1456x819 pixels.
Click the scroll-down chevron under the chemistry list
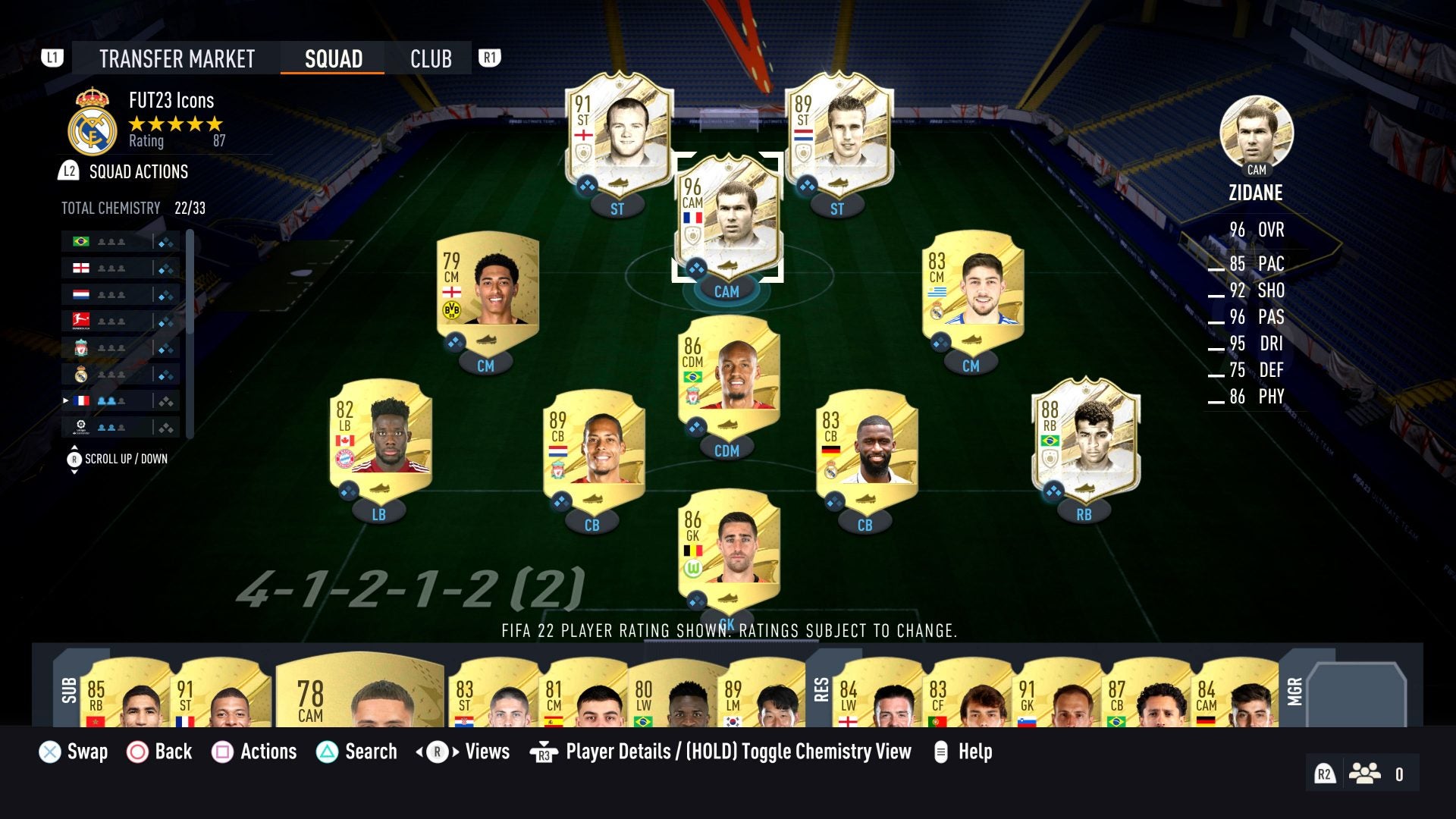(x=74, y=470)
